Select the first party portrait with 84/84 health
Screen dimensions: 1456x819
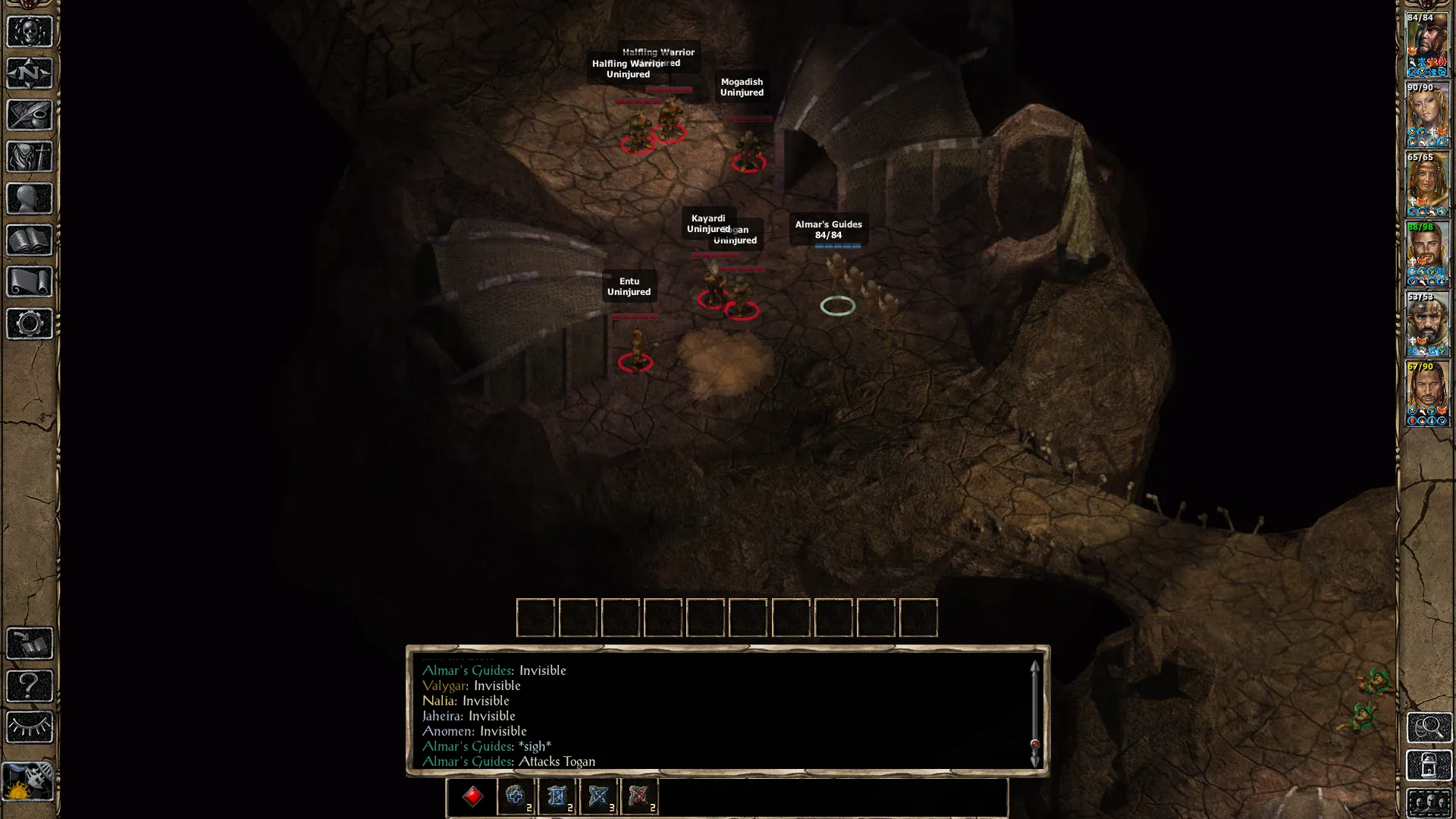tap(1426, 45)
